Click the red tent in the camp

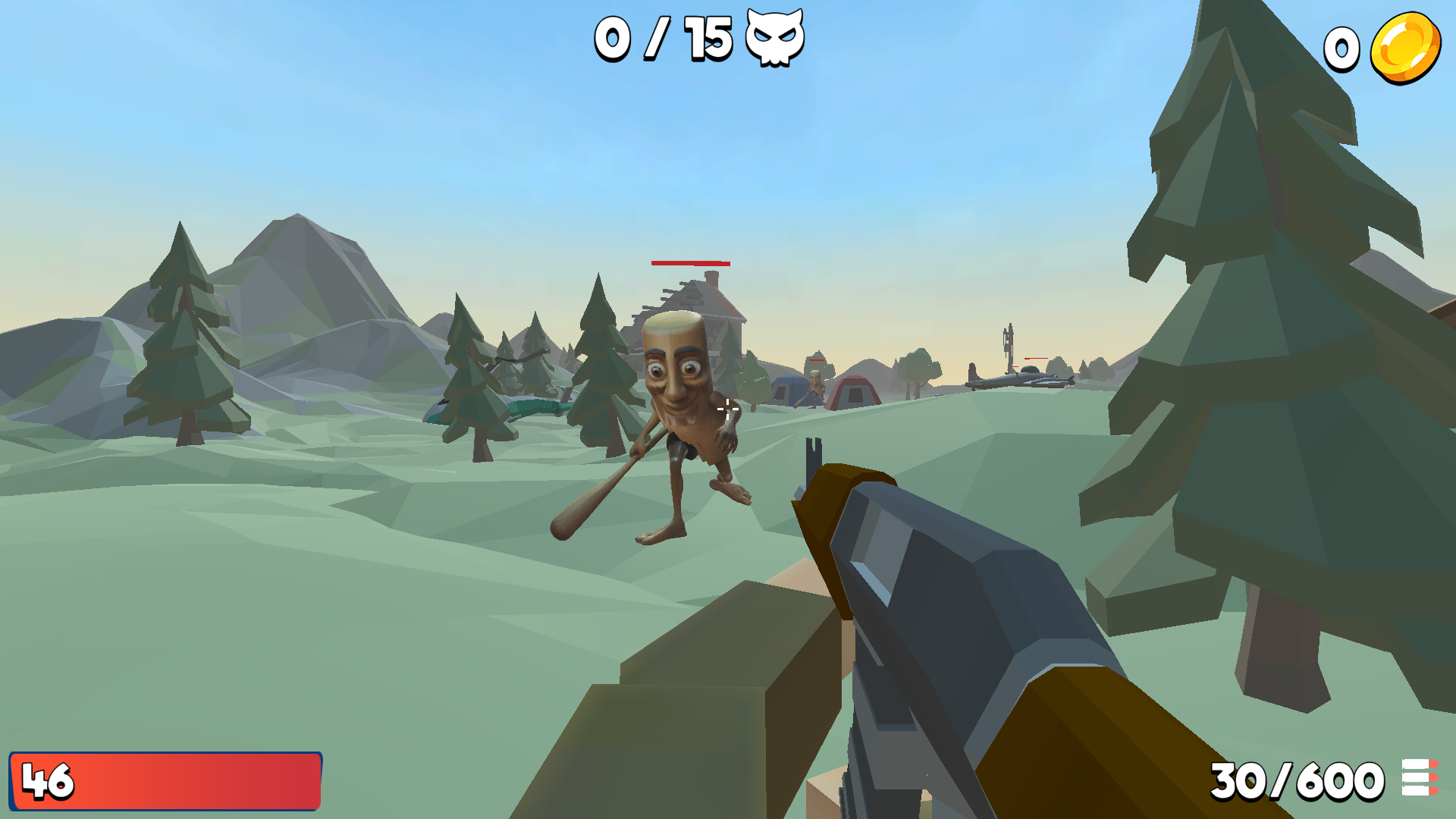pyautogui.click(x=853, y=392)
